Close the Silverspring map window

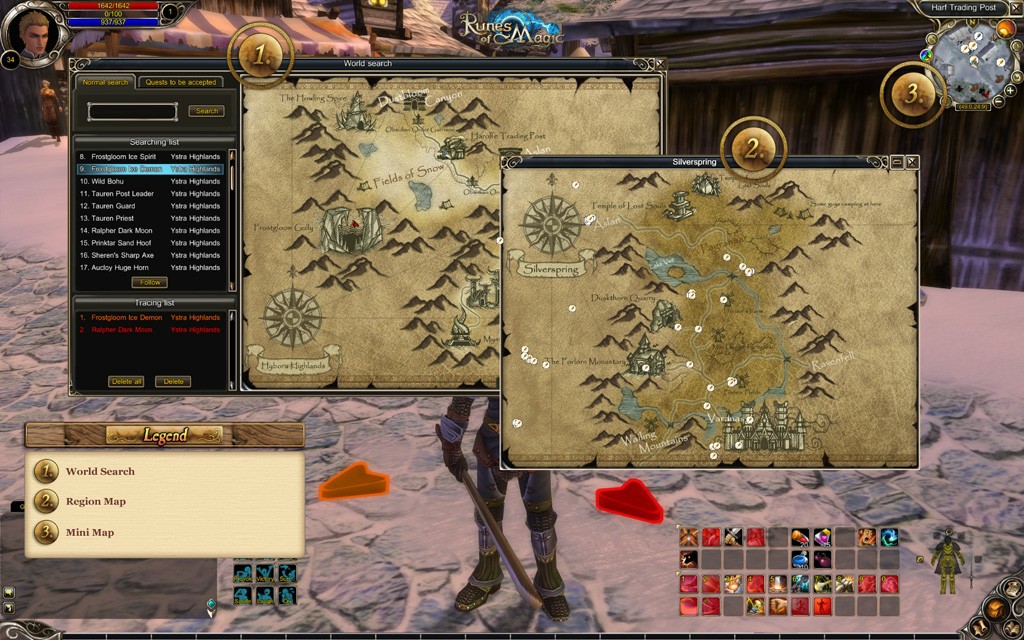click(x=911, y=161)
